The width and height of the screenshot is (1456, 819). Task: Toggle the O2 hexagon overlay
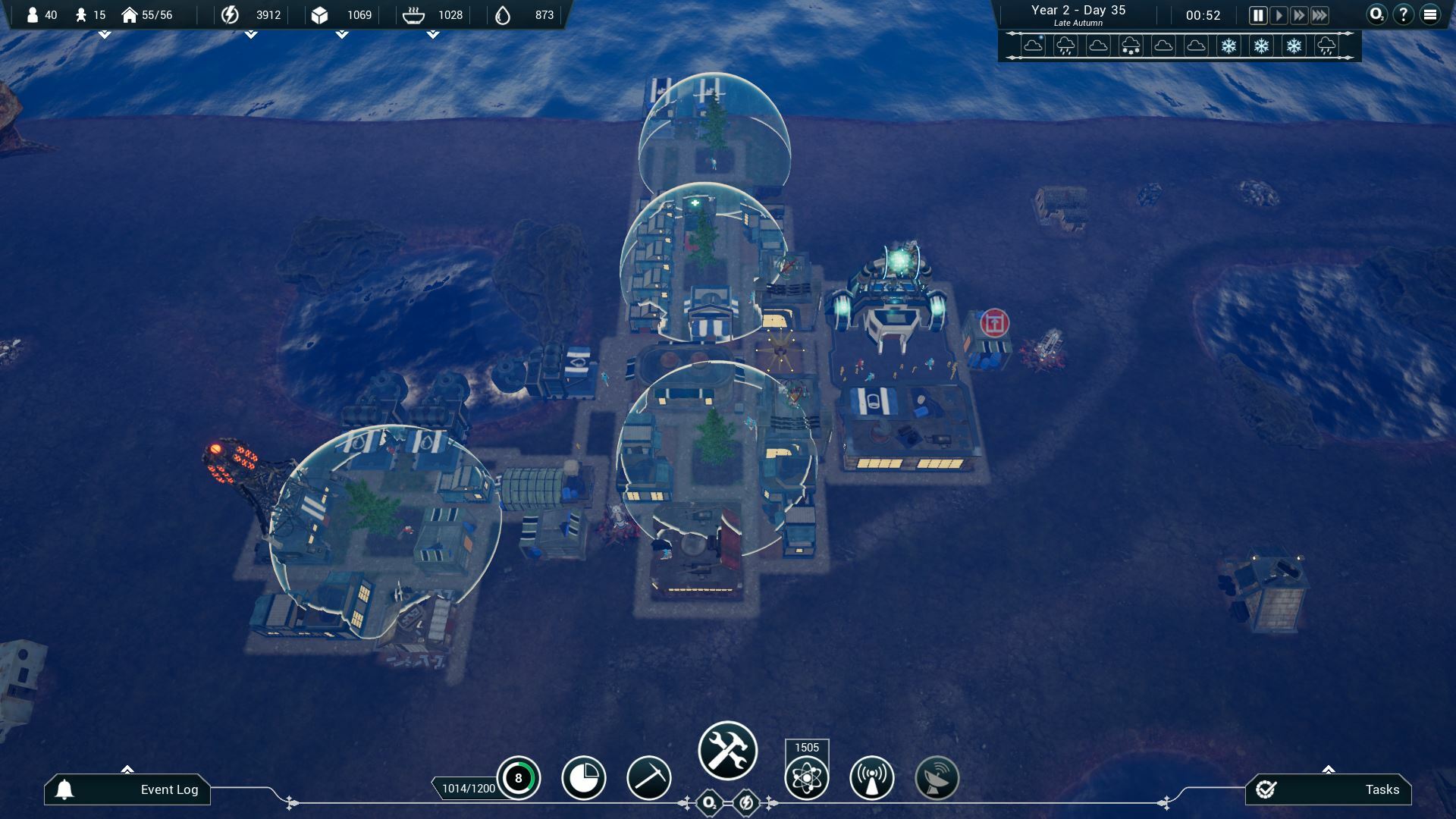tap(710, 803)
